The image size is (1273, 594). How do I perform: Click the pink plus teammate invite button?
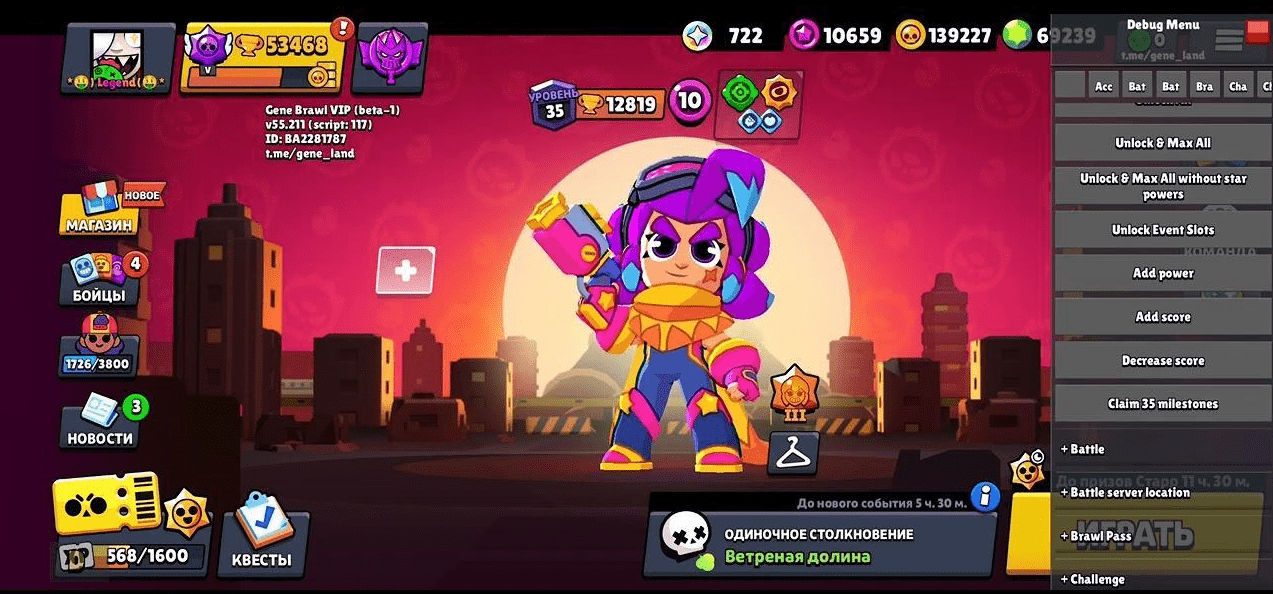406,271
